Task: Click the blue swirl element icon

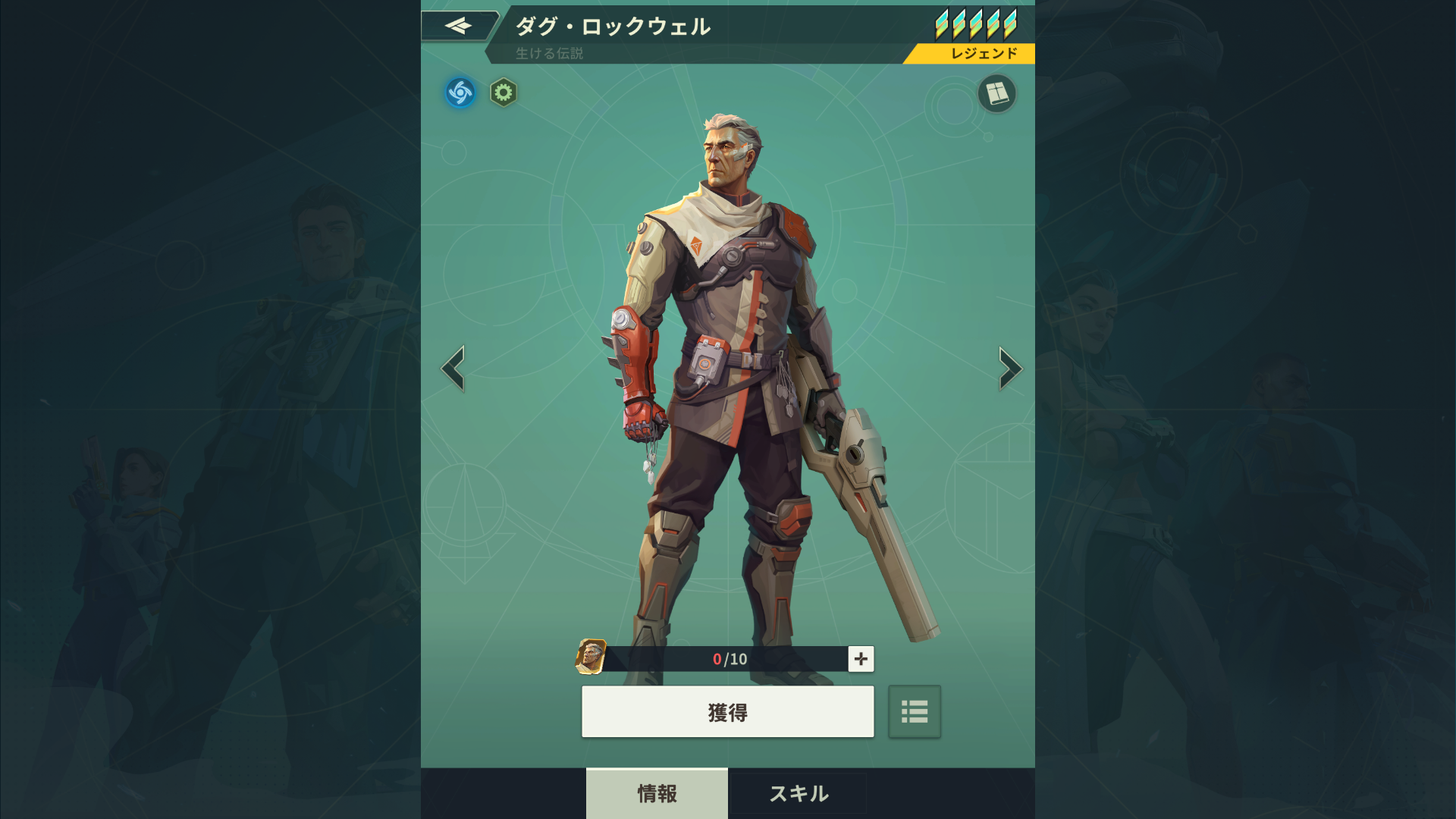Action: pos(460,93)
